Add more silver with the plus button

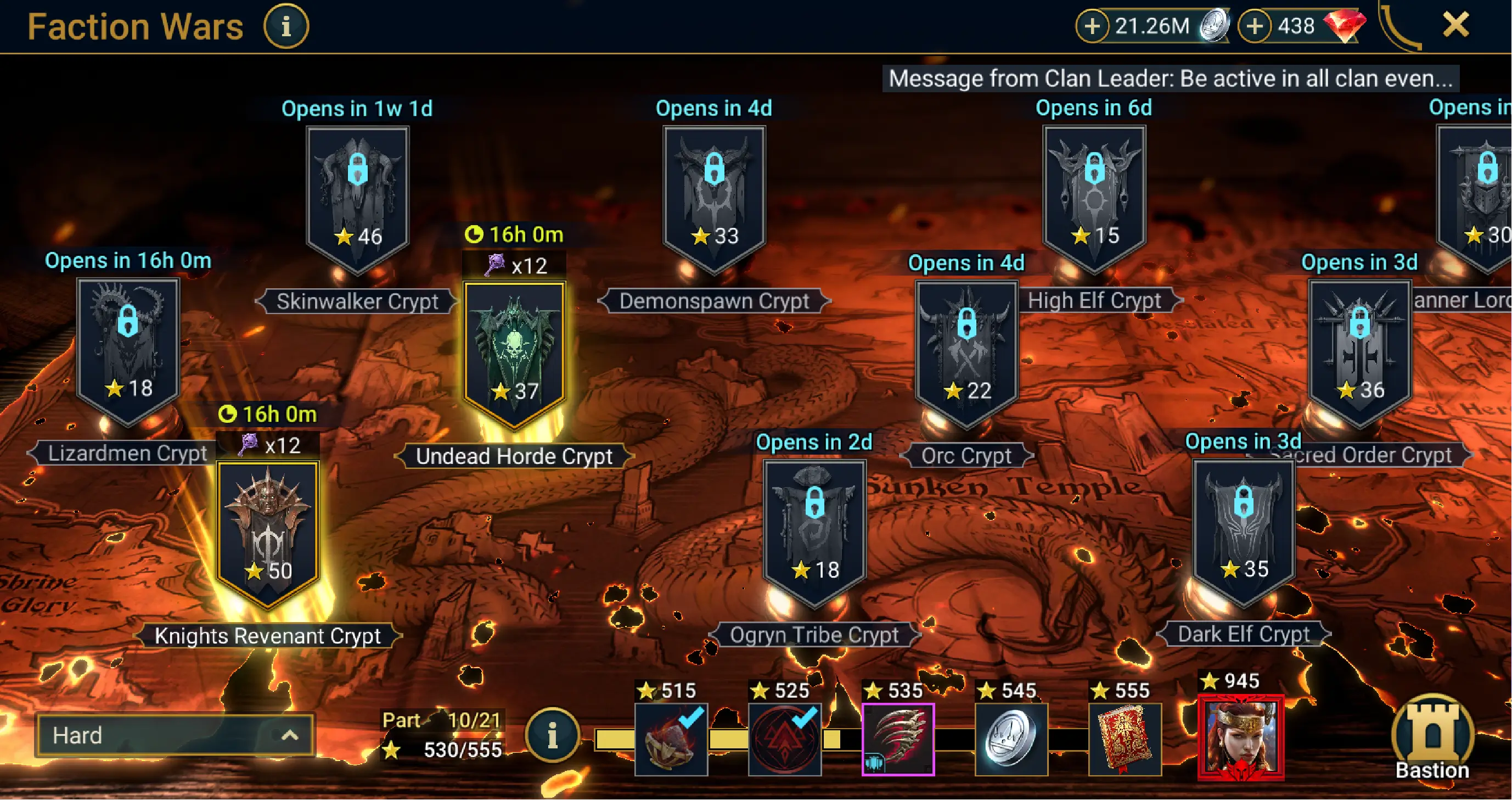(1092, 26)
